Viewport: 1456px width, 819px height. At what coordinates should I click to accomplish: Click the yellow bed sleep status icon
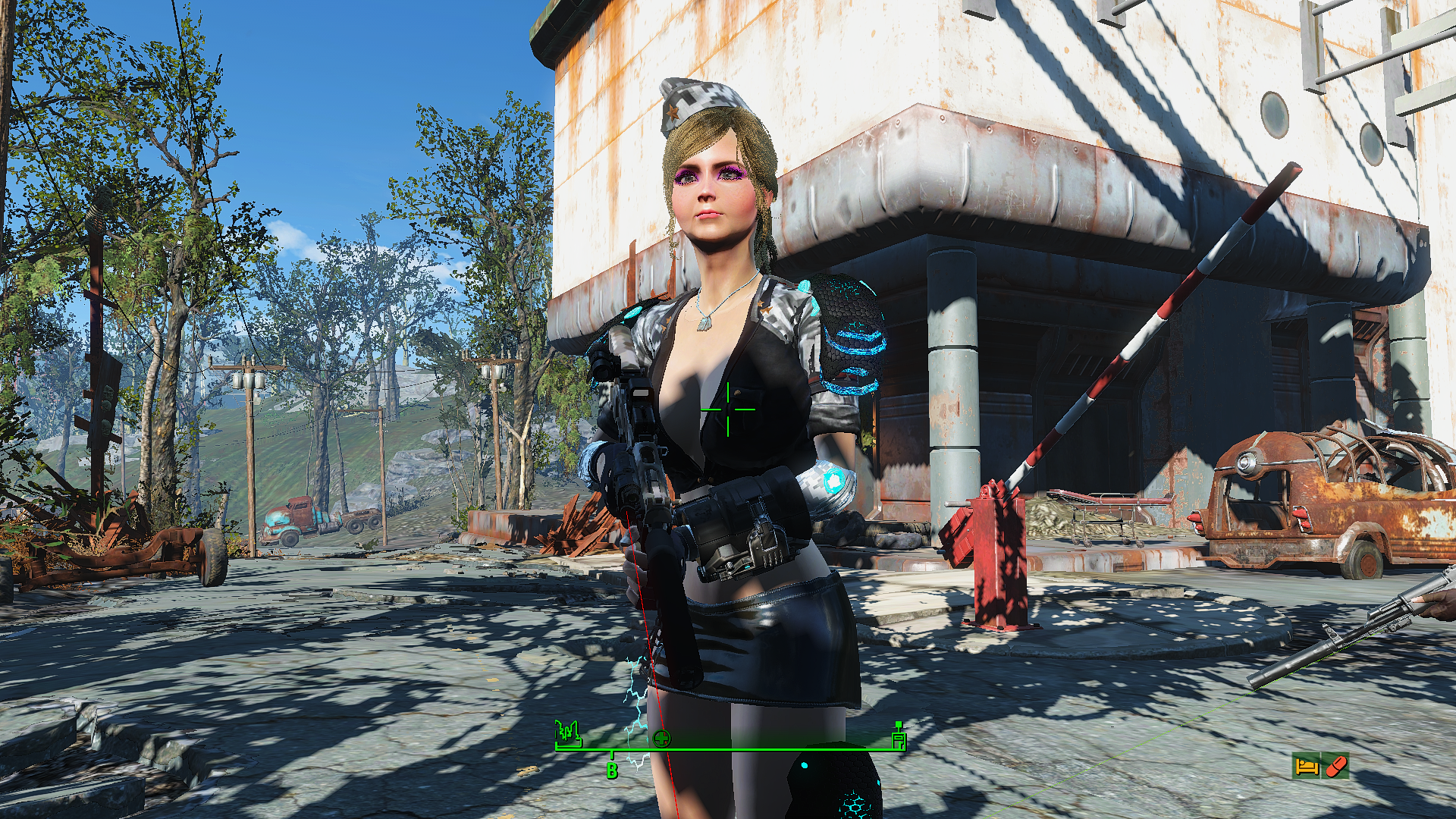coord(1307,766)
